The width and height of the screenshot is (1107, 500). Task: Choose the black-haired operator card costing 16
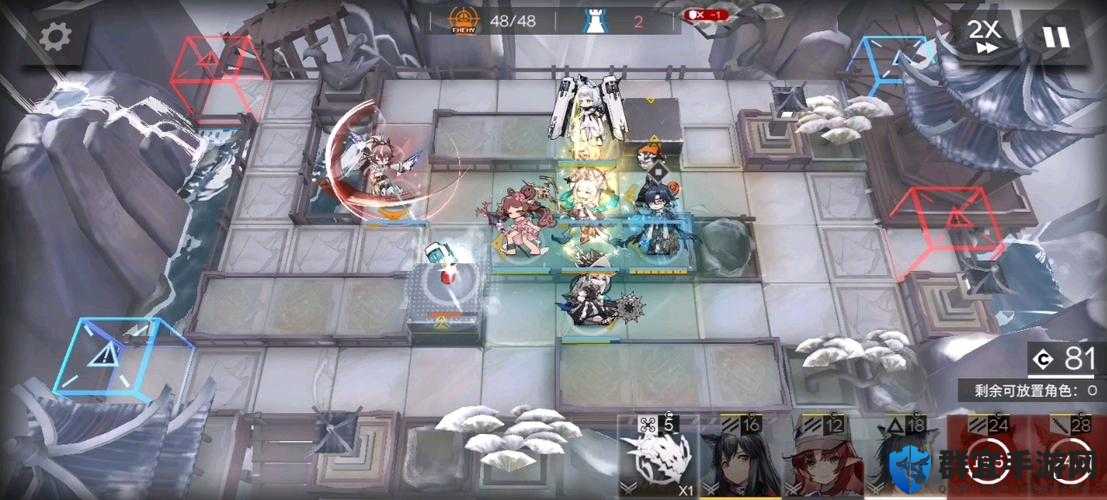tap(741, 460)
